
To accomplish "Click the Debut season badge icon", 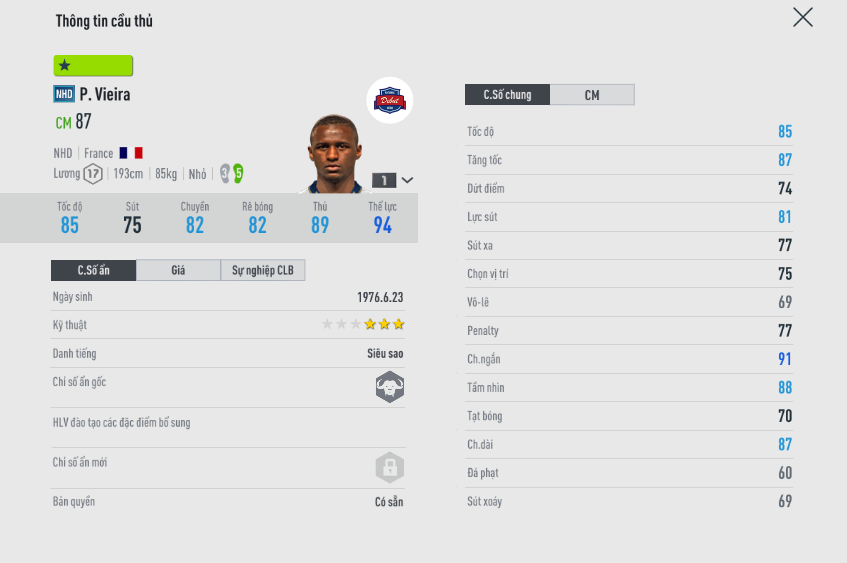I will tap(390, 100).
